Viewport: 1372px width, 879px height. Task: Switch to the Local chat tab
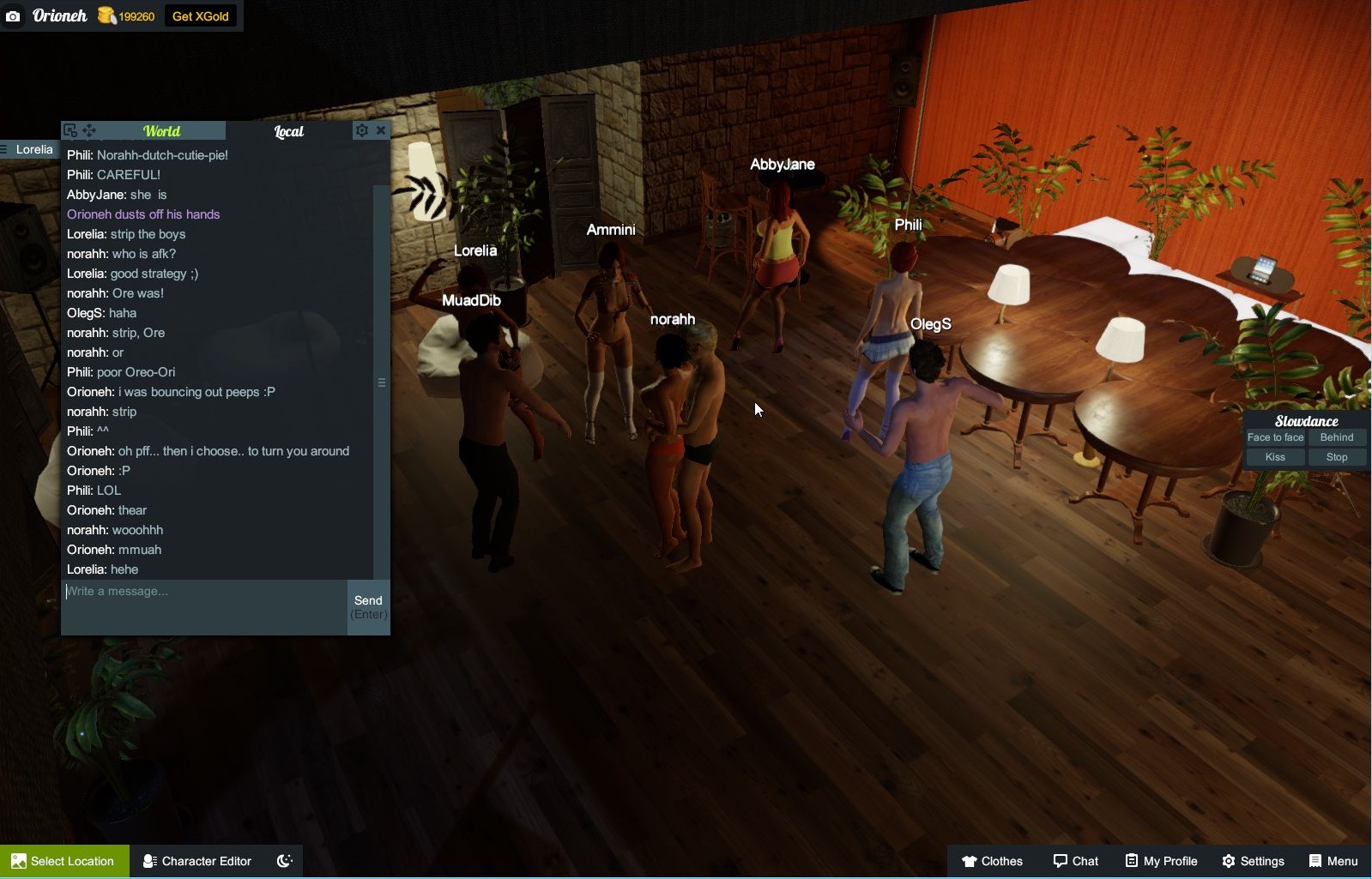point(288,131)
